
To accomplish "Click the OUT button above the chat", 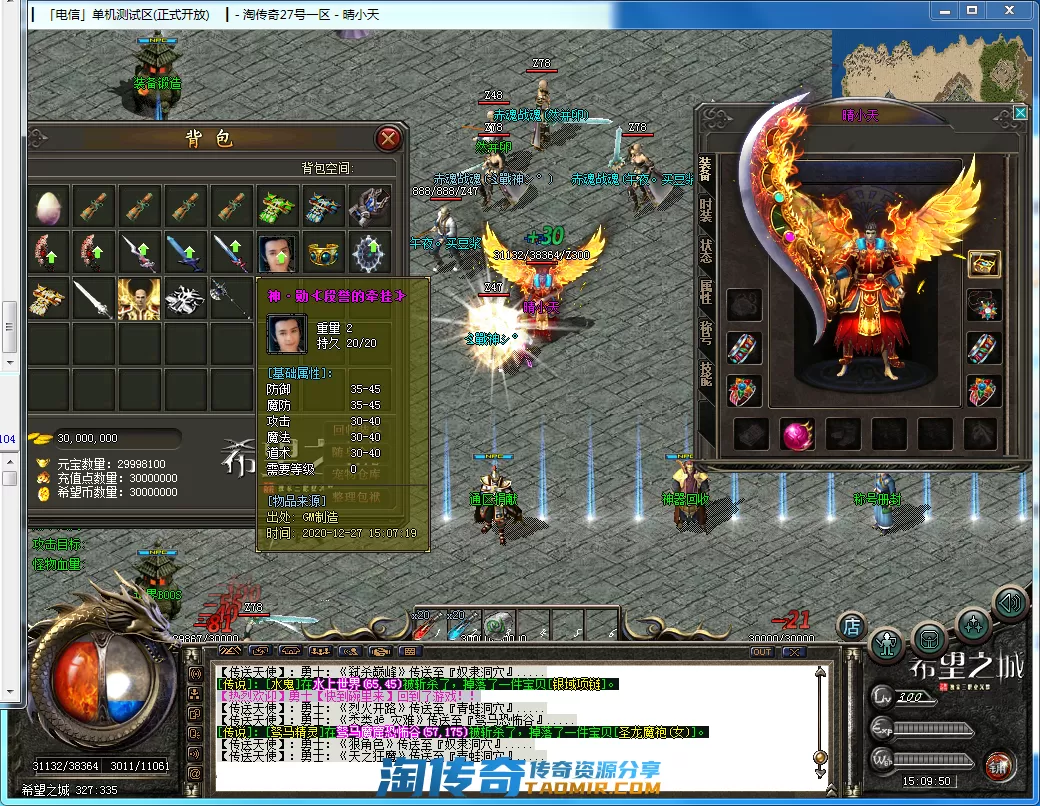I will coord(762,651).
